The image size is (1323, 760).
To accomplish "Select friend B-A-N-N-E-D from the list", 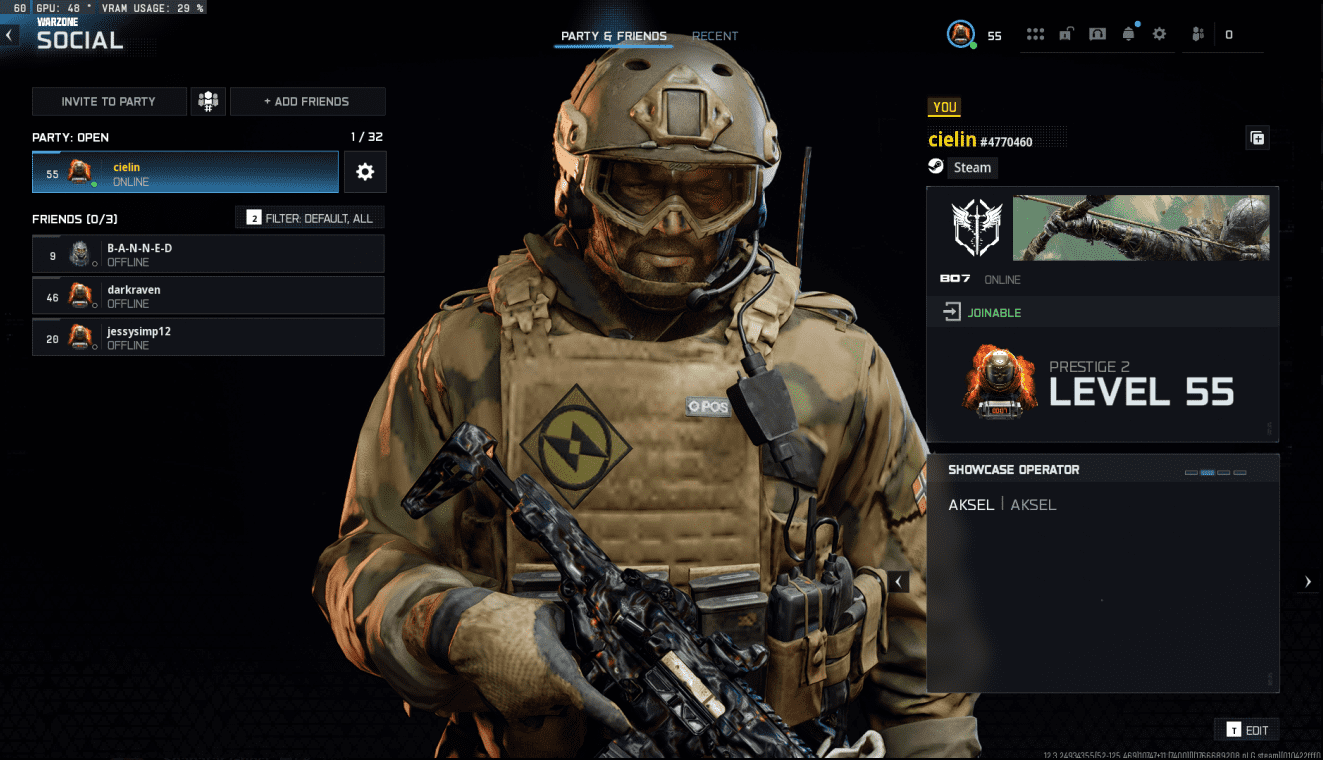I will [x=208, y=254].
